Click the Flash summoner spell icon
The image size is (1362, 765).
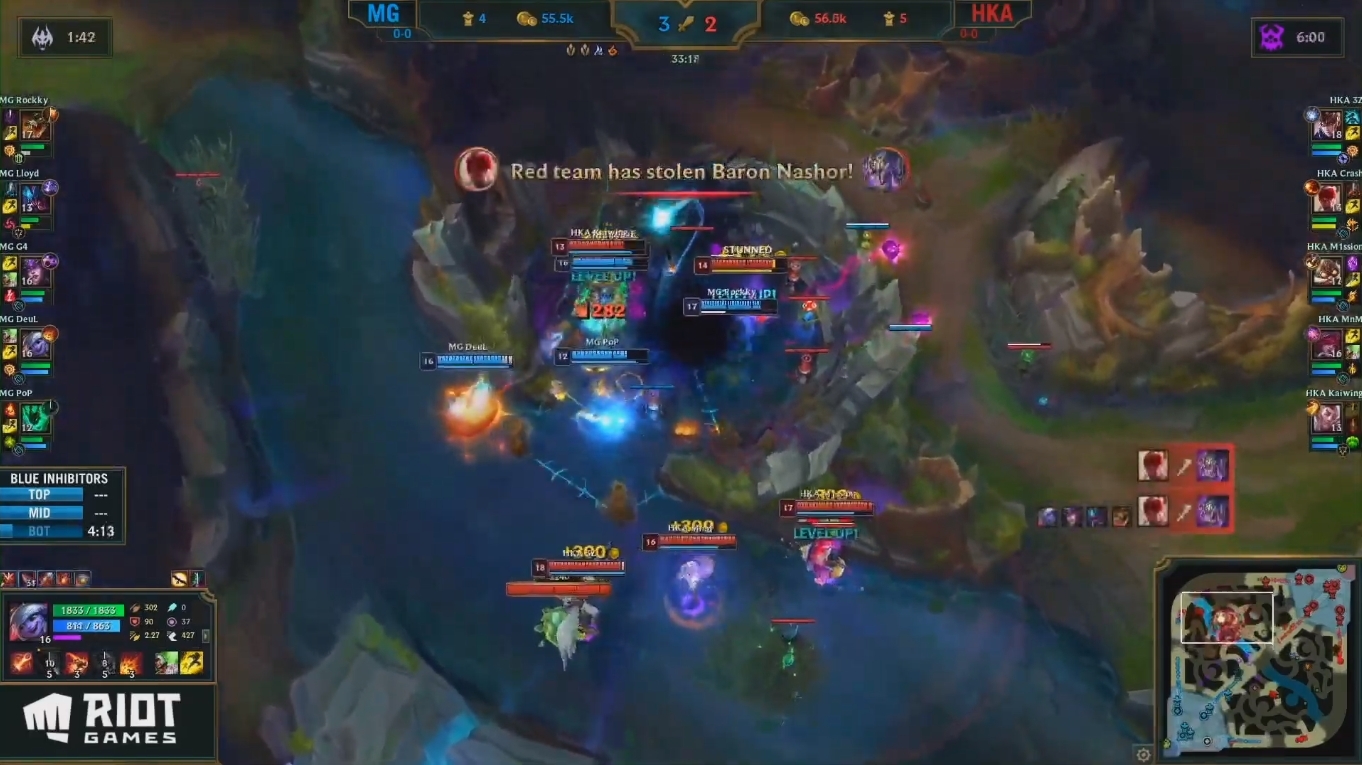click(192, 663)
